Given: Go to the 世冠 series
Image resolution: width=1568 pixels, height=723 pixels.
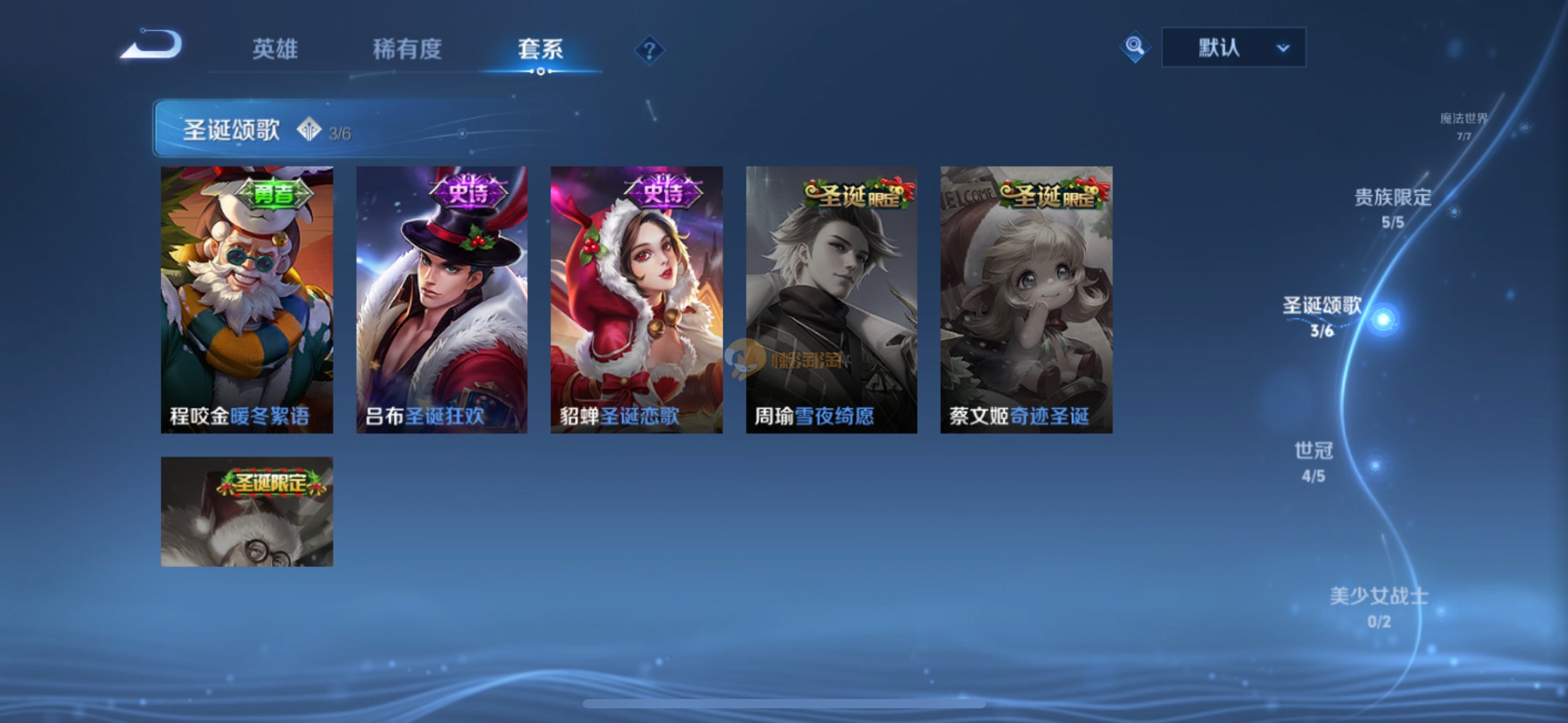Looking at the screenshot, I should pos(1313,461).
